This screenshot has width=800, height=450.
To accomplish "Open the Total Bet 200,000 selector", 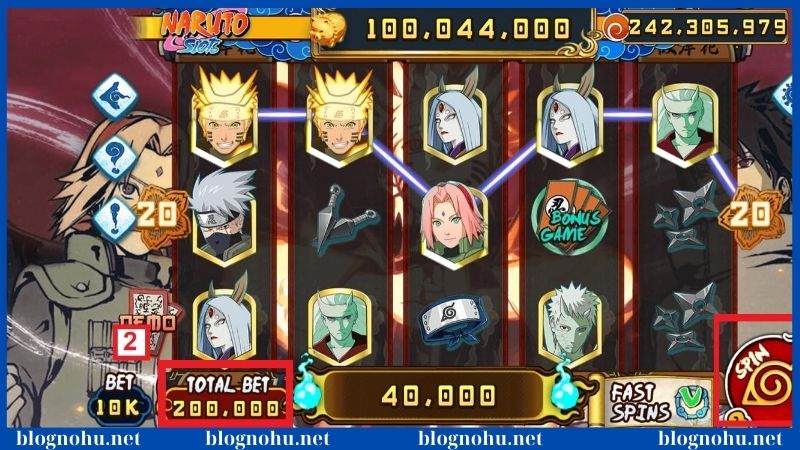I will pyautogui.click(x=225, y=398).
